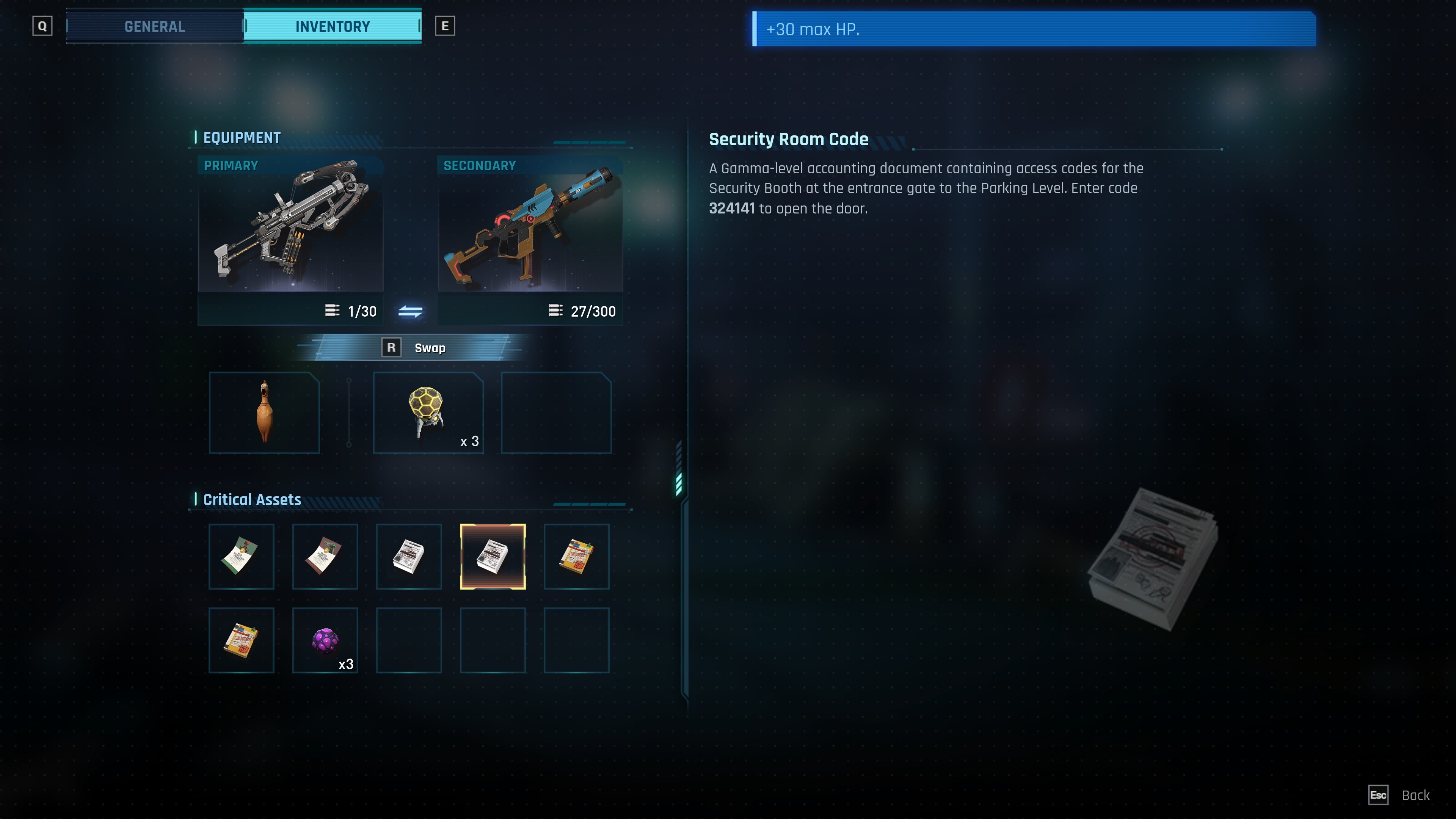Go back using the Back button
Image resolution: width=1456 pixels, height=819 pixels.
1415,795
